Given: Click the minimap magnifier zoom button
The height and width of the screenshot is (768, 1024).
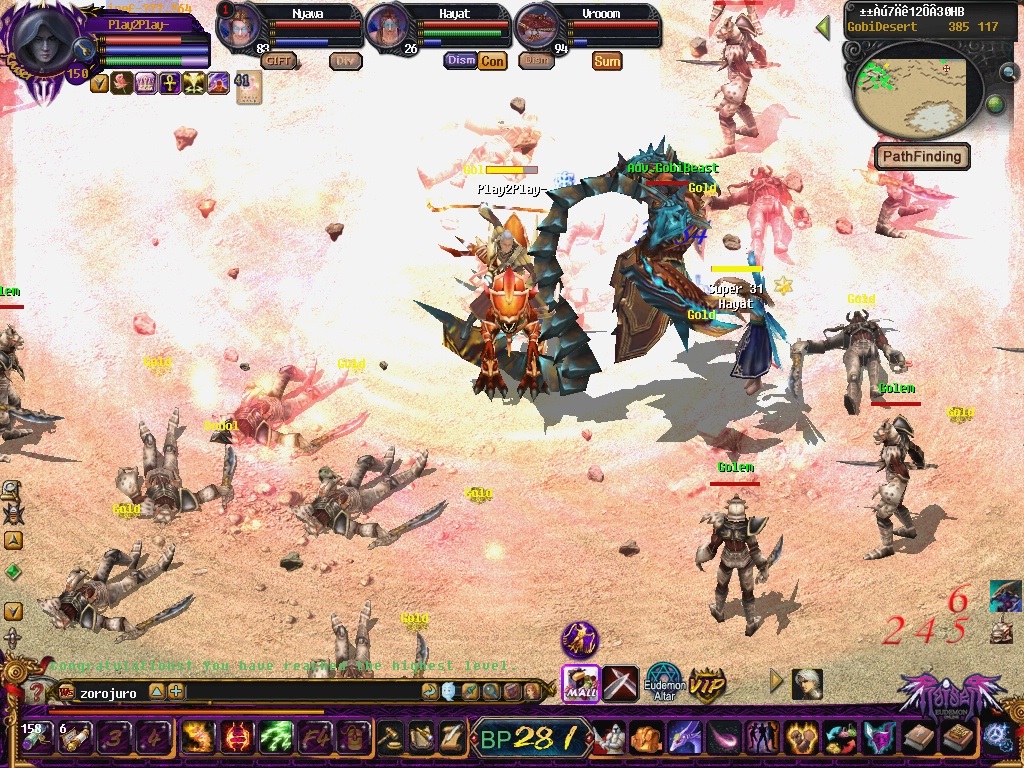Looking at the screenshot, I should 1009,72.
